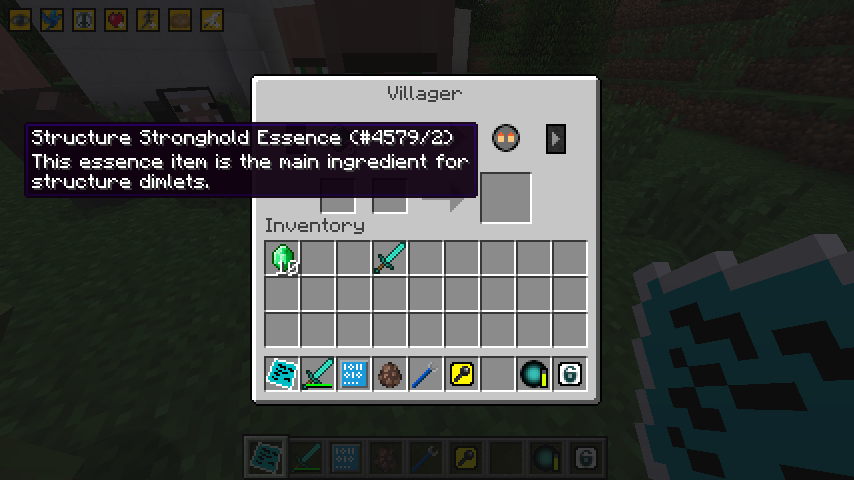Select the blue circuit card item
The image size is (854, 480).
353,375
